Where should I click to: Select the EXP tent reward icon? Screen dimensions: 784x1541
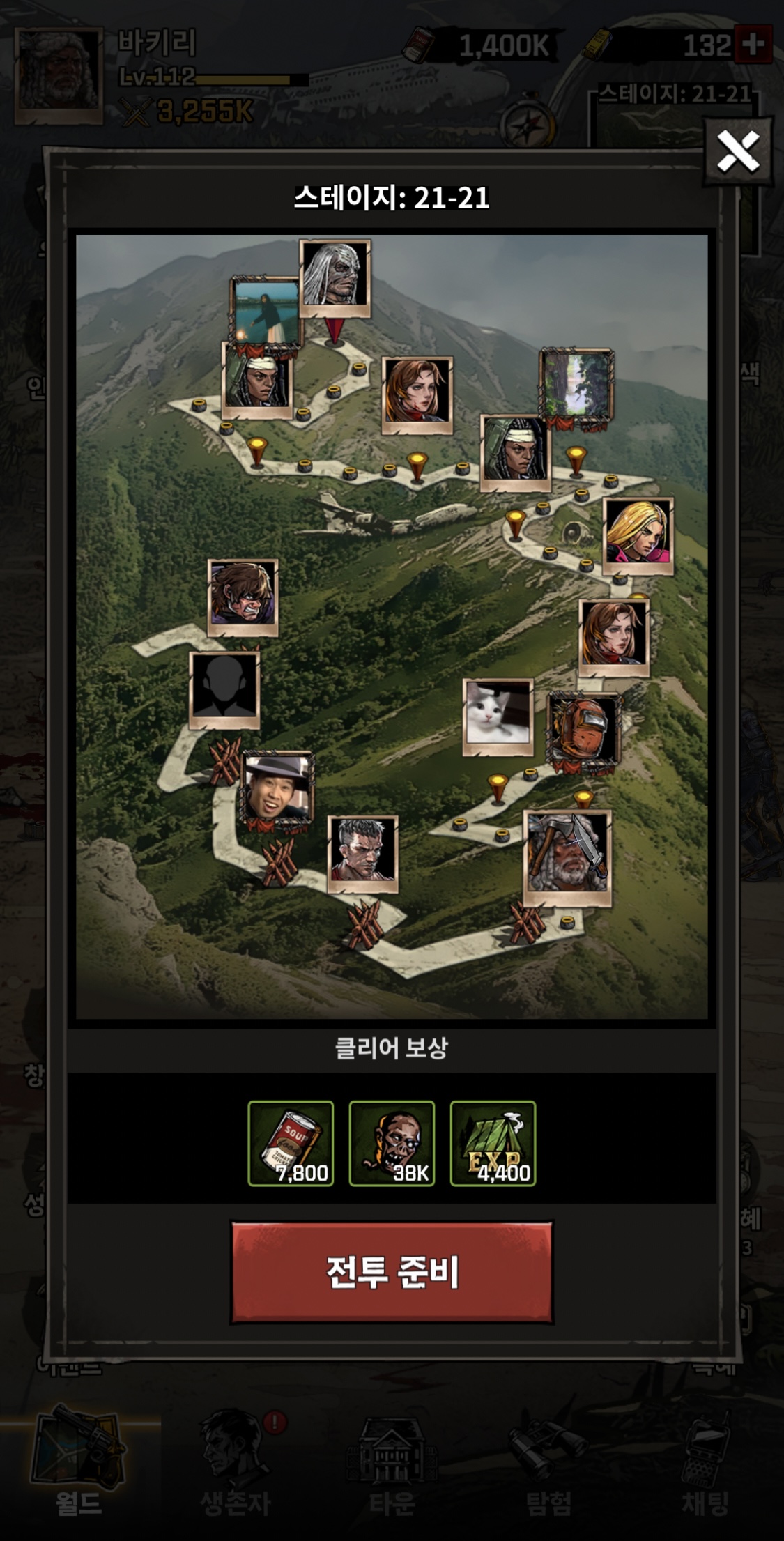(493, 1144)
